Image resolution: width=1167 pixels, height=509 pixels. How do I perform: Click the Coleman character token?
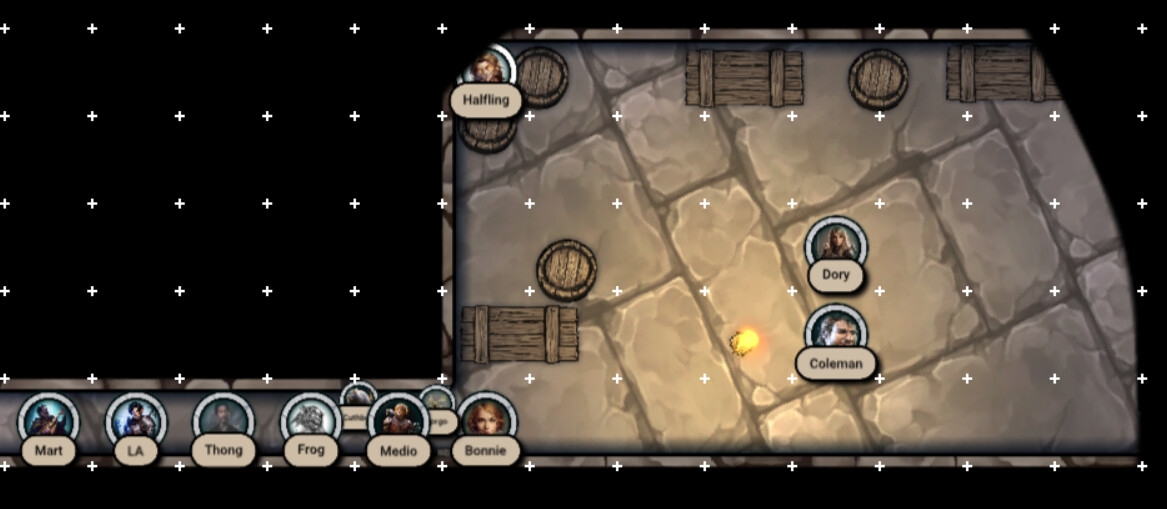pos(835,333)
